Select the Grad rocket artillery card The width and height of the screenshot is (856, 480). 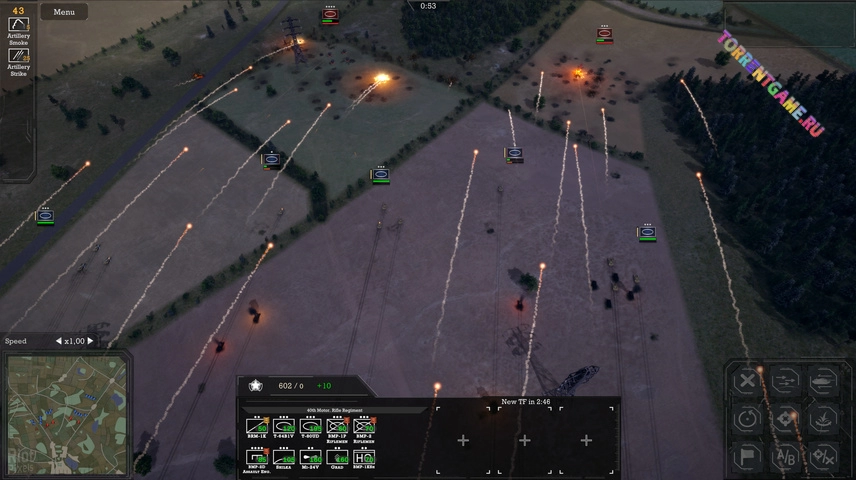tap(338, 457)
